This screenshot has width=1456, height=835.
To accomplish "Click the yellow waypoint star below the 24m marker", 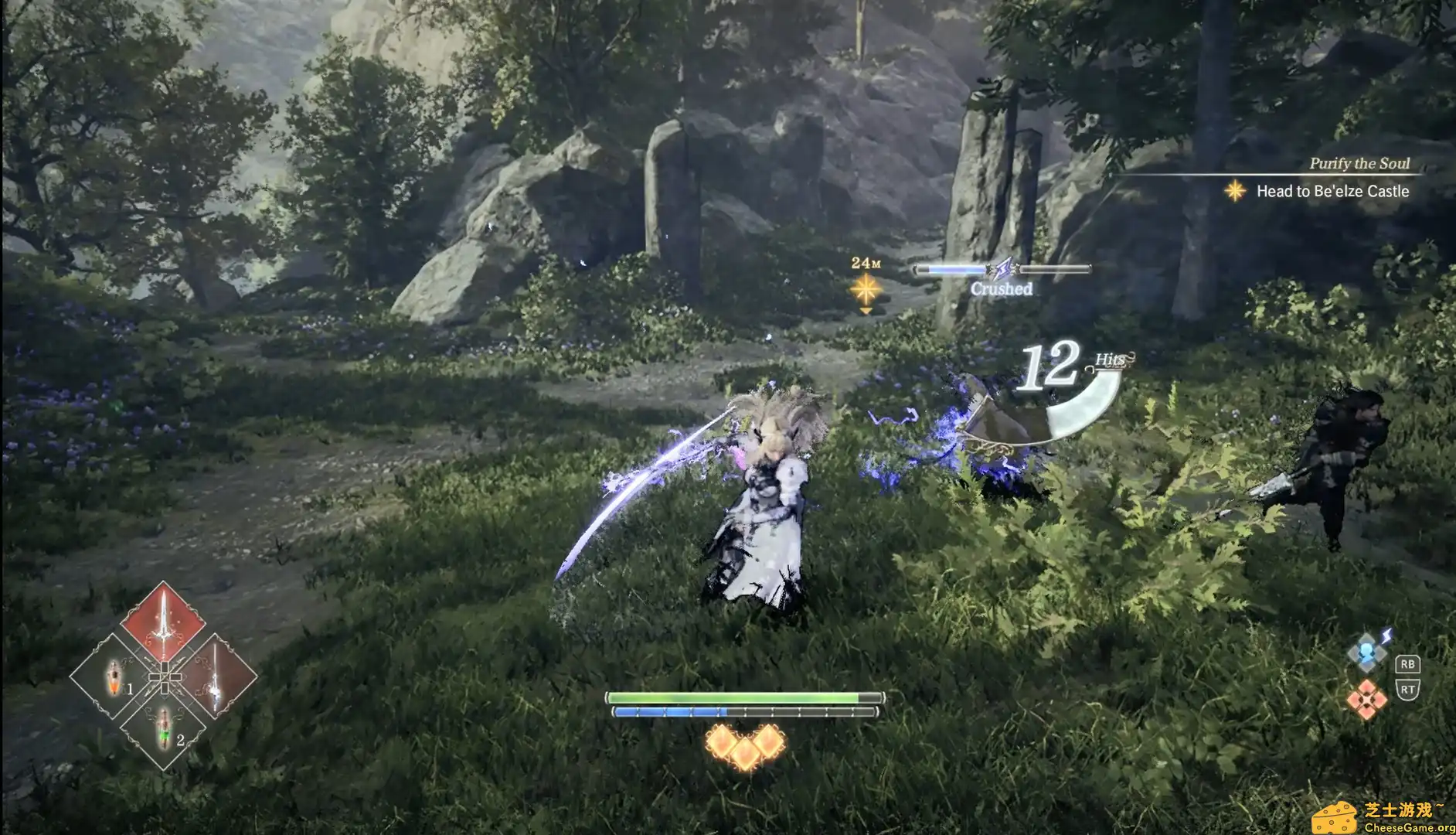I will point(867,288).
